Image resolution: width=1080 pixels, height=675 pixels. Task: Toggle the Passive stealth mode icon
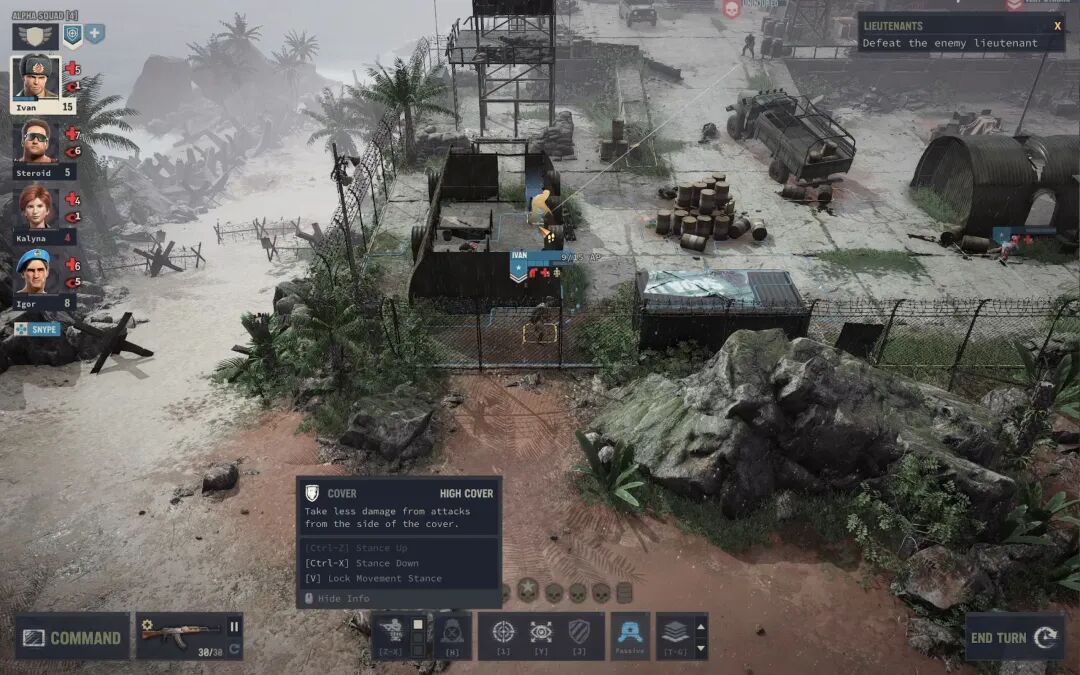coord(630,632)
